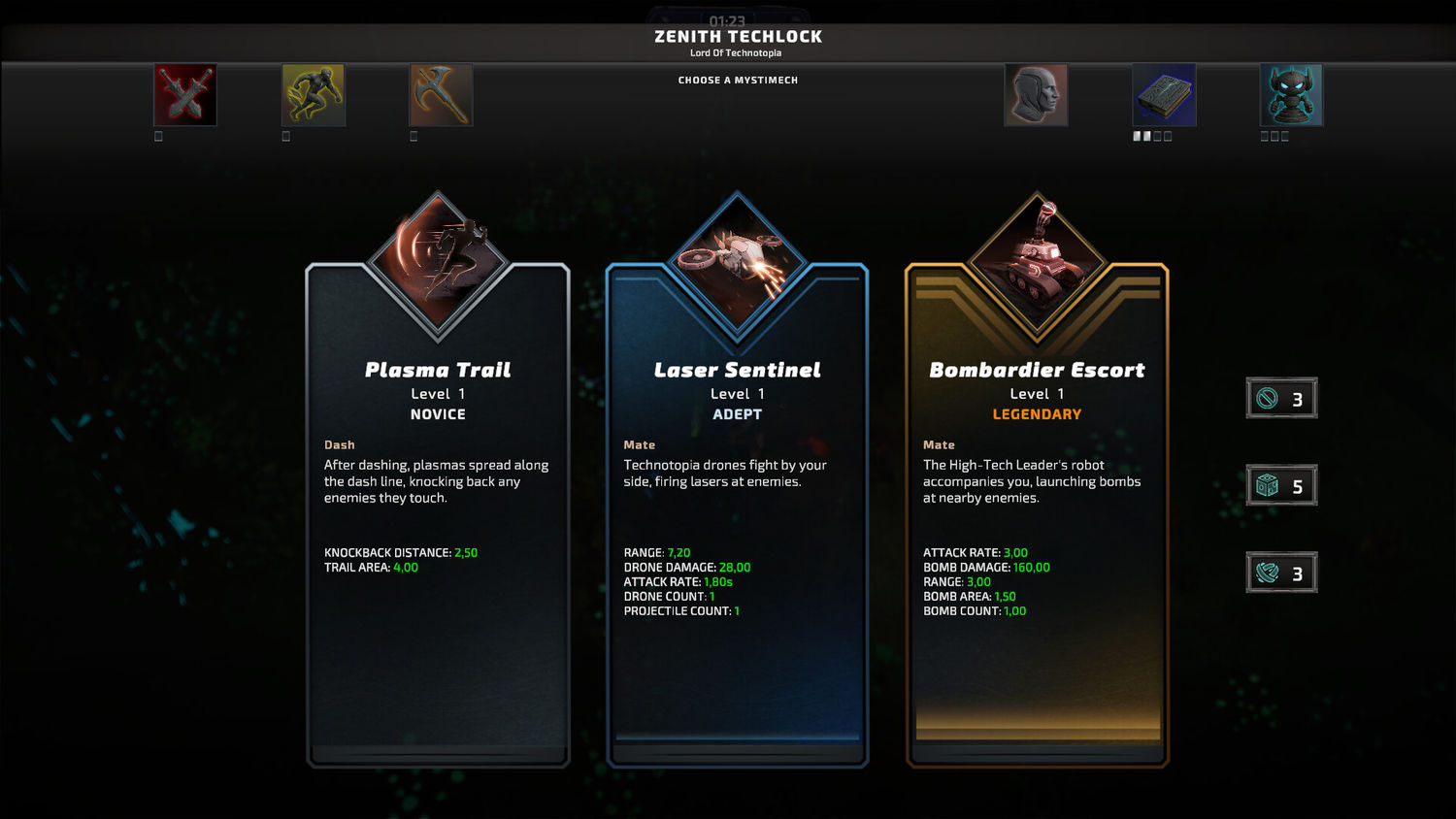
Task: Select the blue book icon
Action: 1164,95
